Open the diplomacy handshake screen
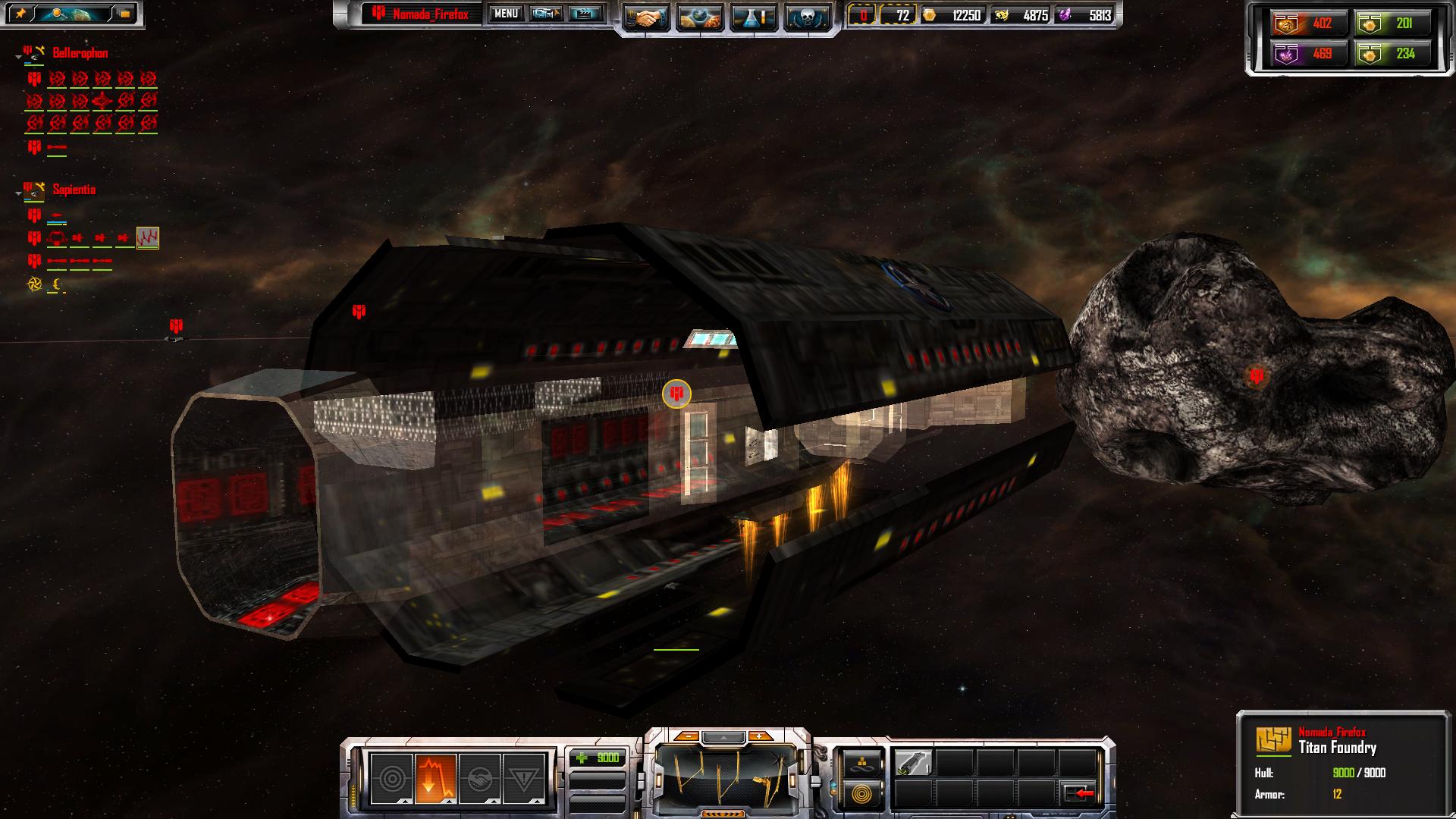The width and height of the screenshot is (1456, 819). [646, 17]
